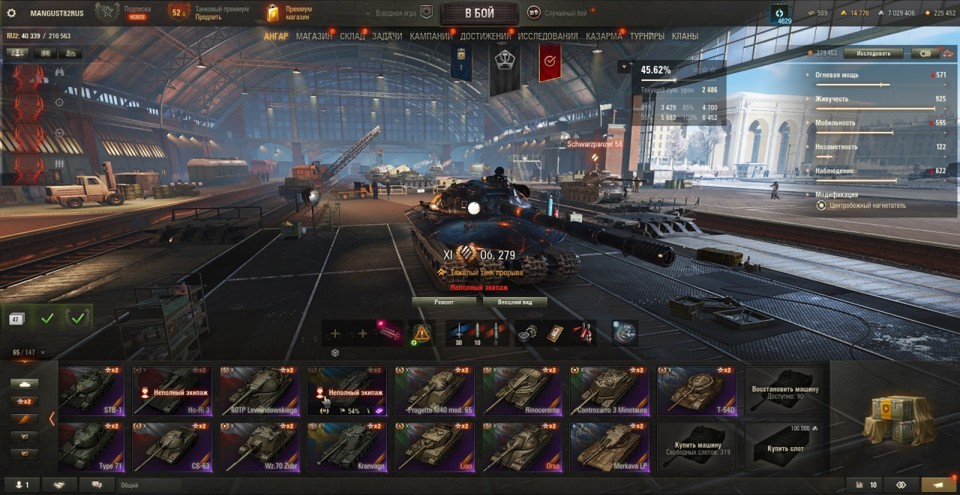Open the КЛАНЫ tab
The height and width of the screenshot is (495, 960).
[685, 37]
